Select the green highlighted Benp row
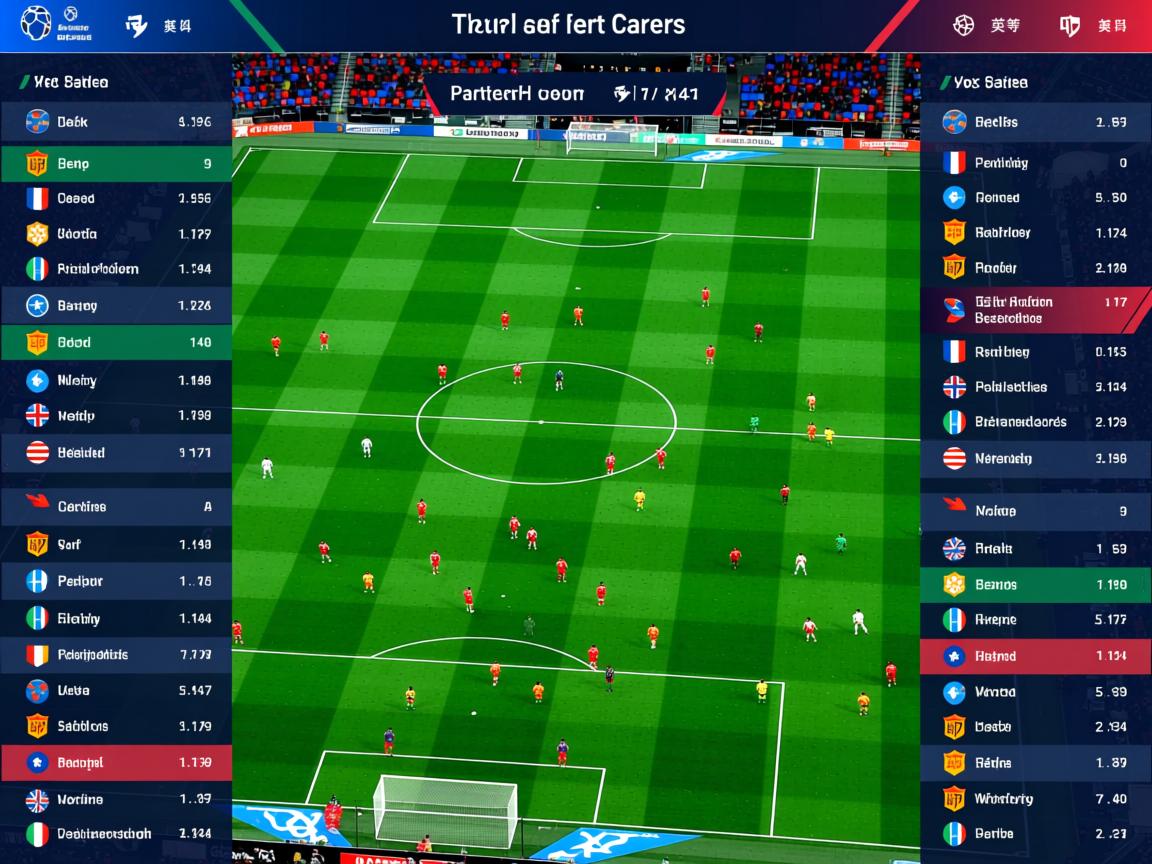Viewport: 1152px width, 864px height. point(116,163)
